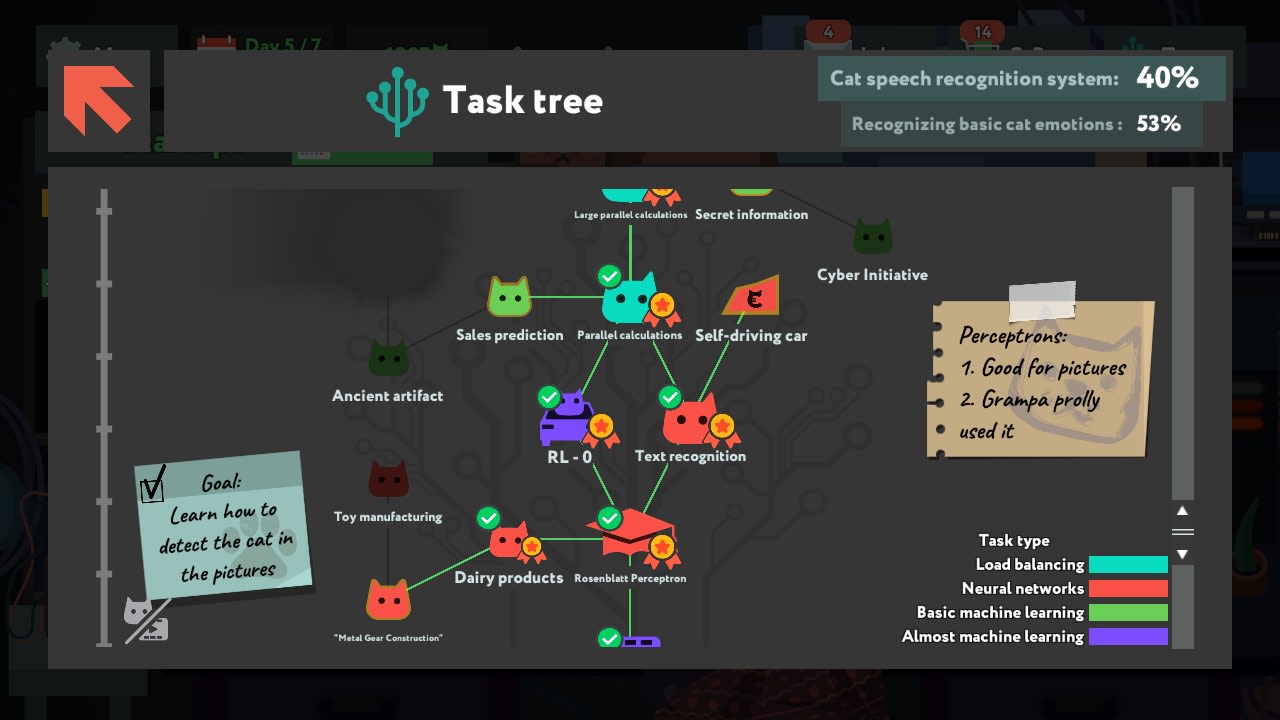The height and width of the screenshot is (720, 1280).
Task: Select the Ancient artifact task node
Action: pos(388,357)
